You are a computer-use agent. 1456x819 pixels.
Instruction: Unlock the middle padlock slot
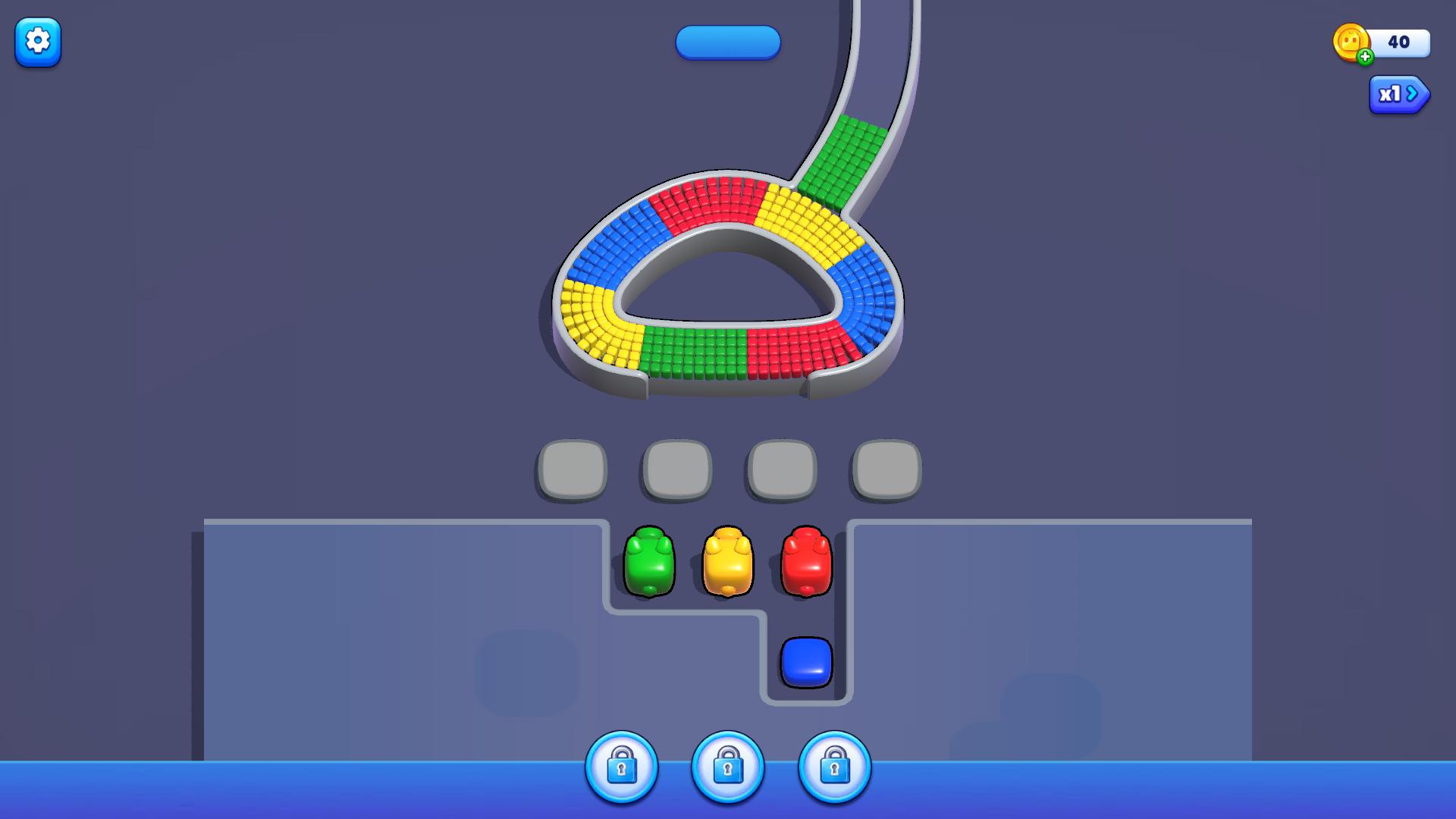point(728,767)
